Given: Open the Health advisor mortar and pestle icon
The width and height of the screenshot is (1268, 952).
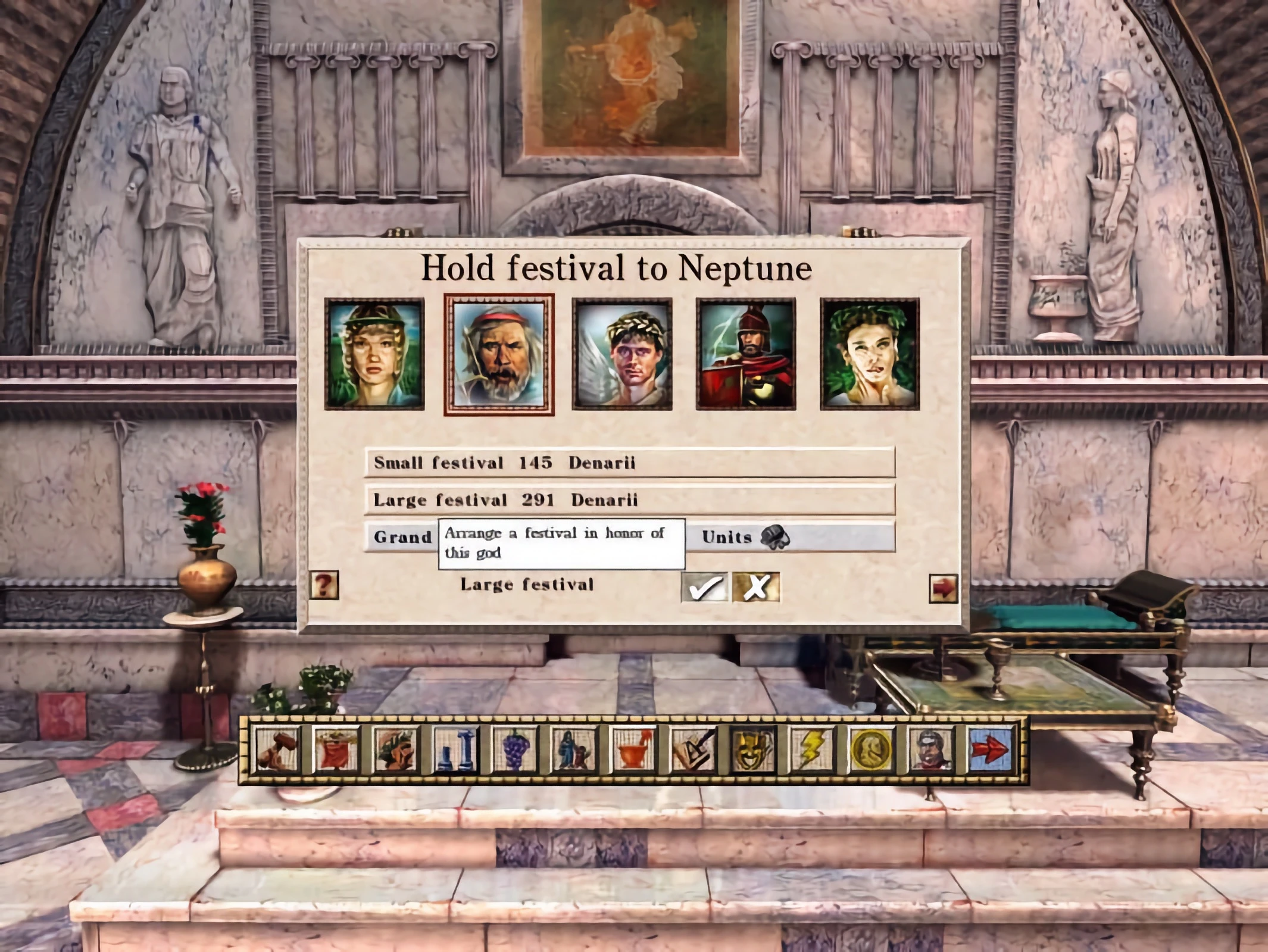Looking at the screenshot, I should [633, 750].
